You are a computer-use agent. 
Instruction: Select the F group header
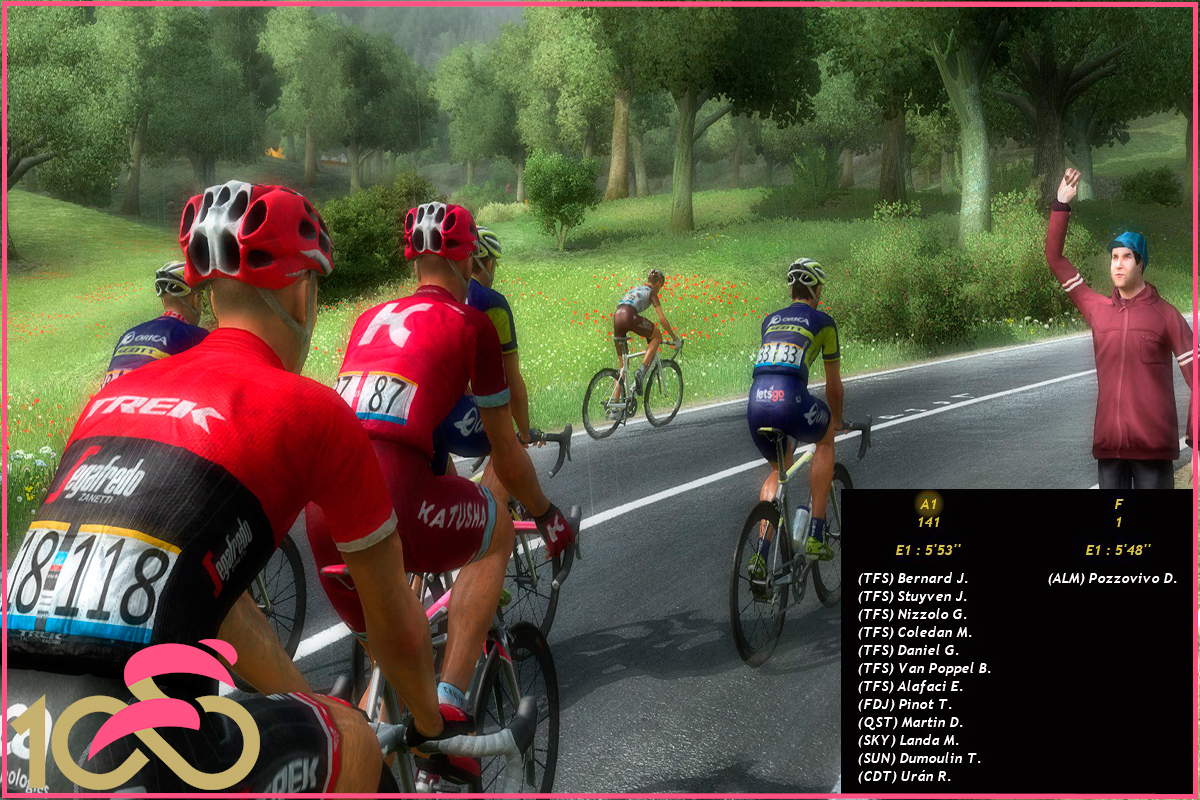[1118, 505]
